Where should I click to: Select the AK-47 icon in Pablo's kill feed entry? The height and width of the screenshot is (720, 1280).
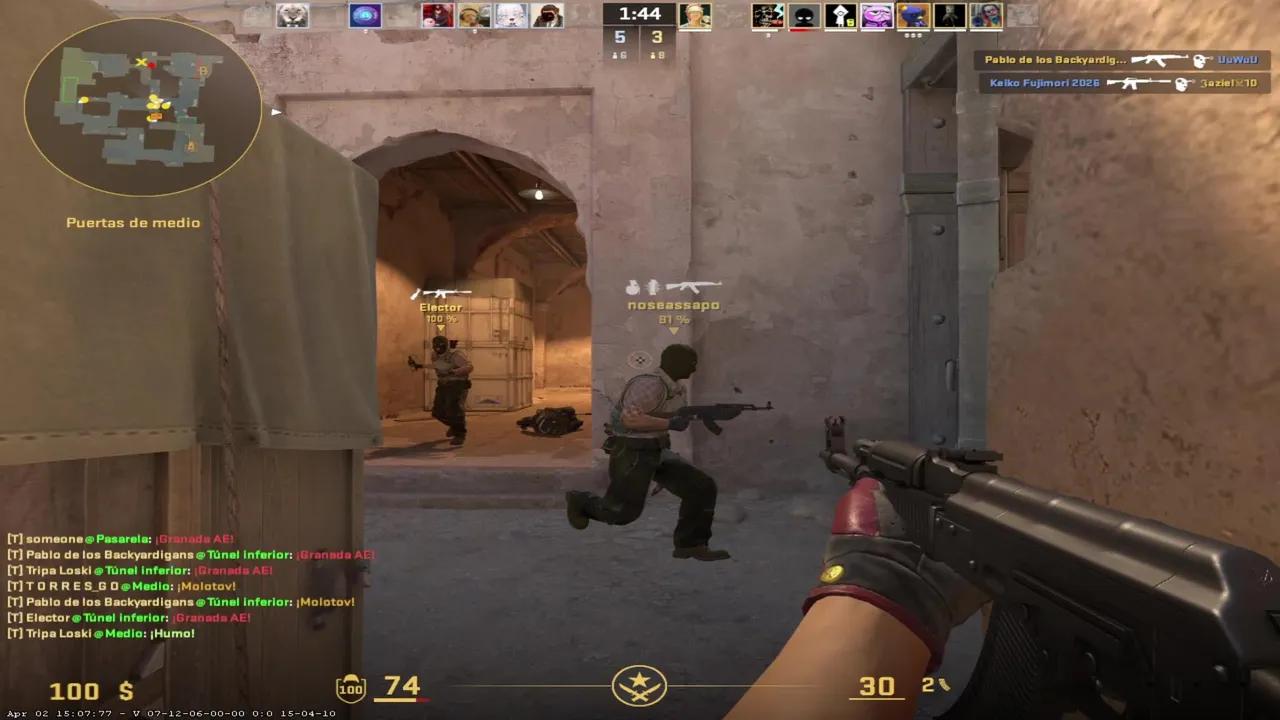pos(1160,60)
